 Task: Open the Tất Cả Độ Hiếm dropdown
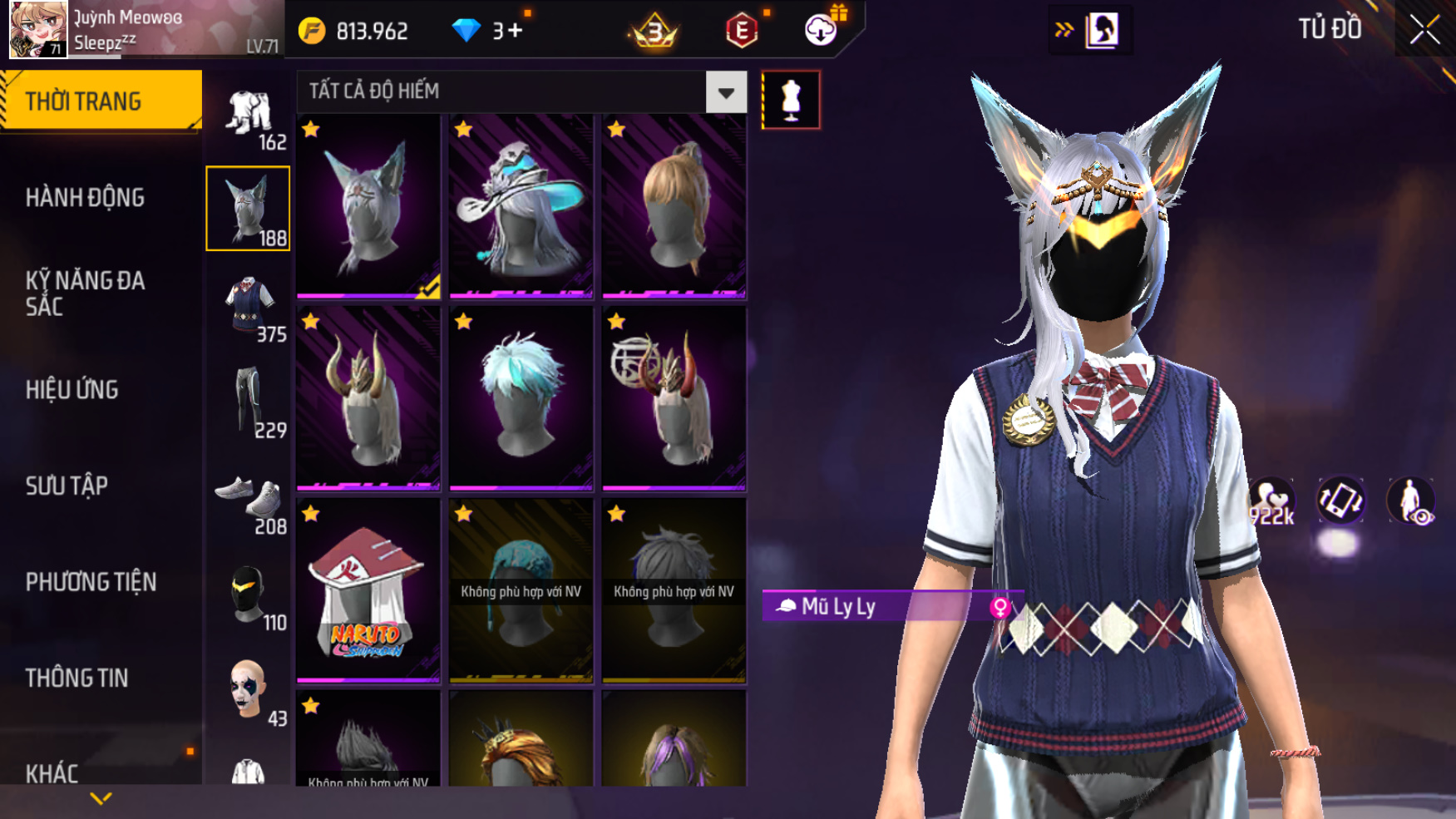[x=725, y=92]
